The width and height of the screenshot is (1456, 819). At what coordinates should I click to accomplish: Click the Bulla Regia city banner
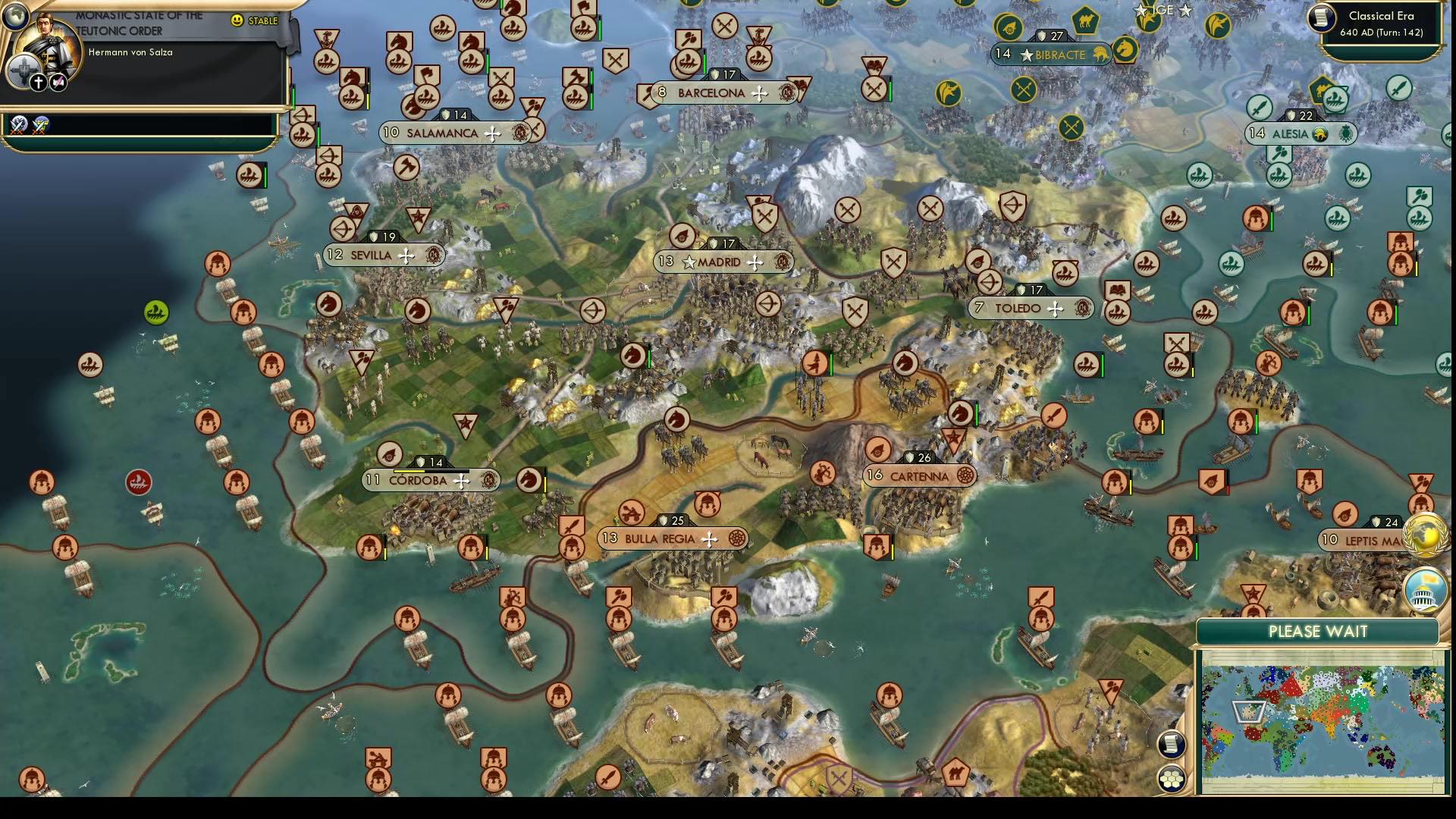click(659, 538)
